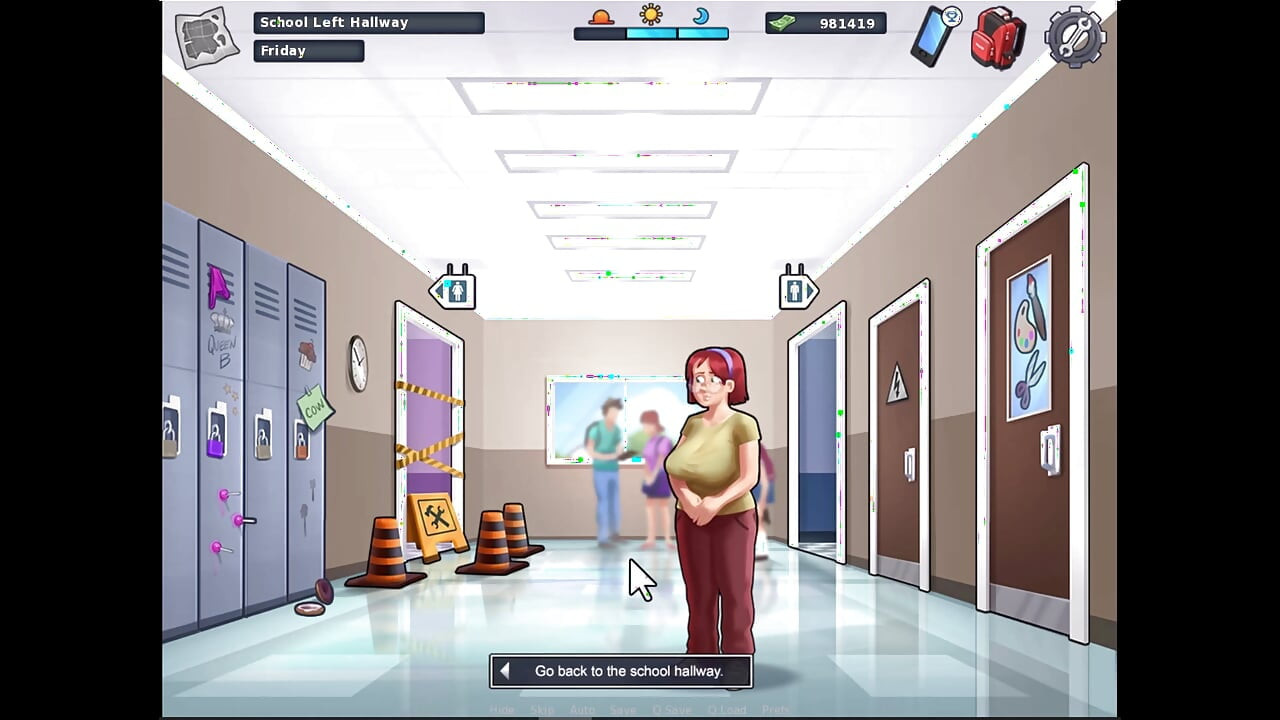Click the time-of-day progress bar
Screen dimensions: 1280x720
(x=652, y=33)
